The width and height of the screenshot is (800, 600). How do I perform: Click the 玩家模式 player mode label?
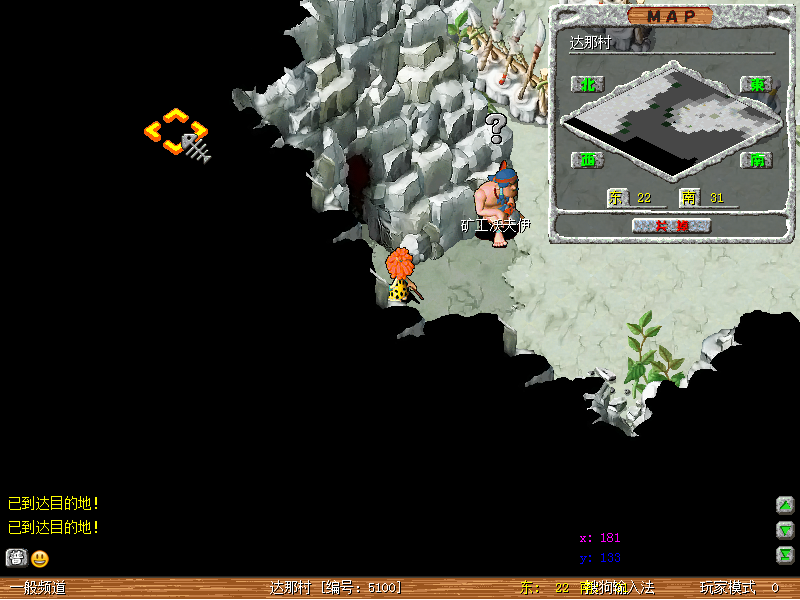pyautogui.click(x=727, y=588)
